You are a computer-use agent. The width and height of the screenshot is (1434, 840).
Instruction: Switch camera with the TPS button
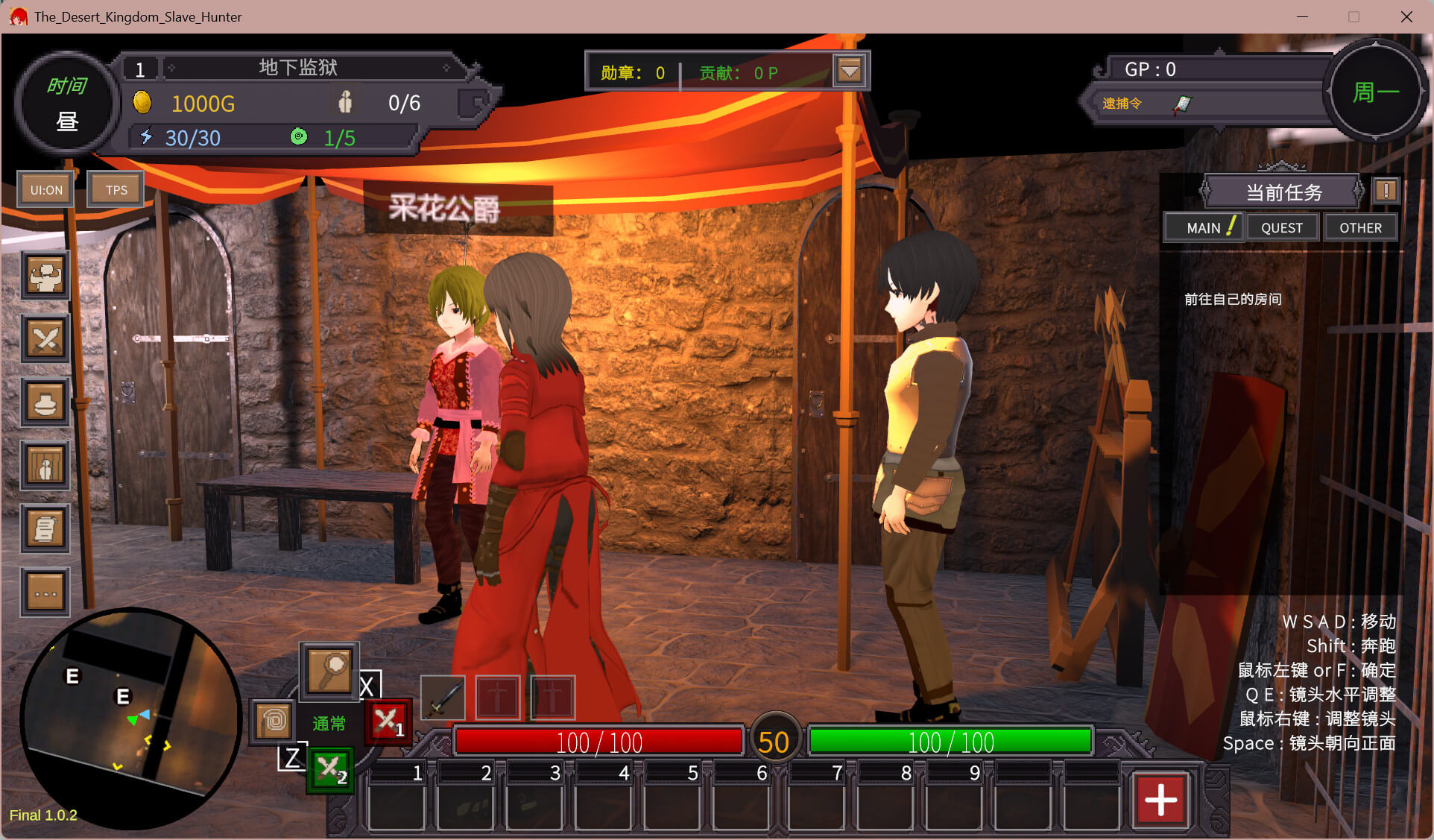pos(116,190)
